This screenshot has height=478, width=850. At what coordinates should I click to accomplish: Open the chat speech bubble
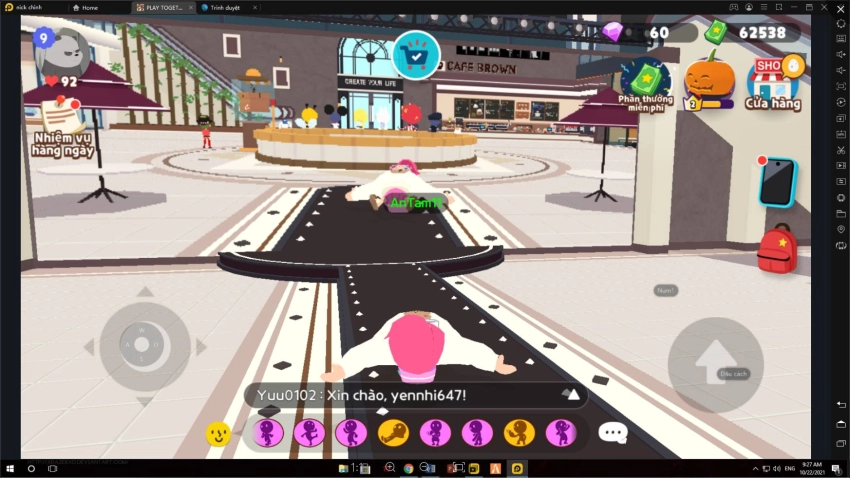click(612, 433)
